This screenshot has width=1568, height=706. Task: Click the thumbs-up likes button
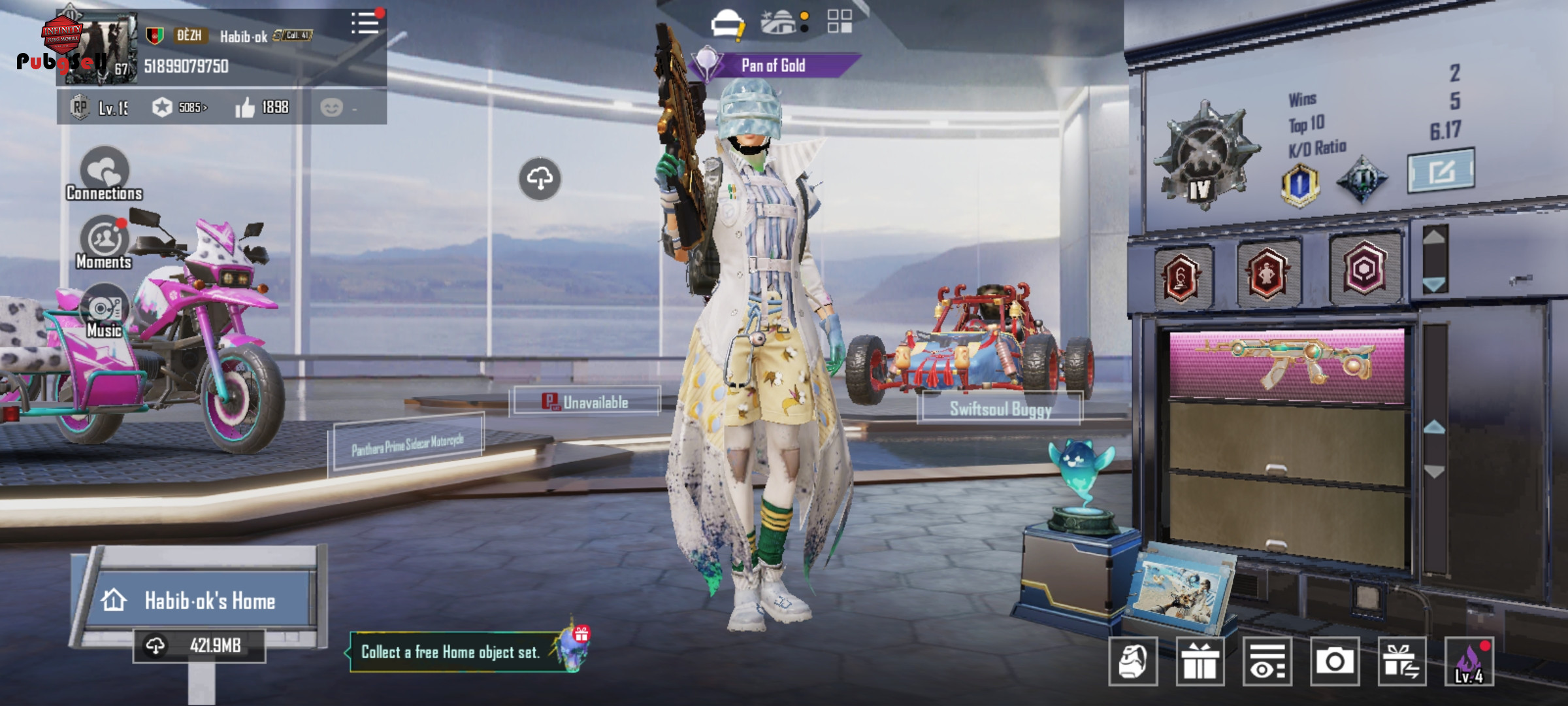click(246, 107)
